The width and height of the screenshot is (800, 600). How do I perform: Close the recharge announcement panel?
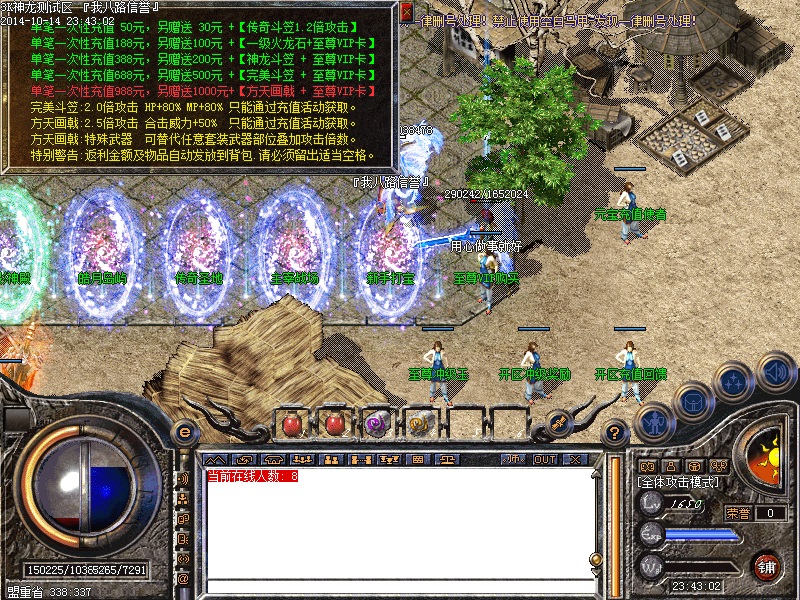407,12
